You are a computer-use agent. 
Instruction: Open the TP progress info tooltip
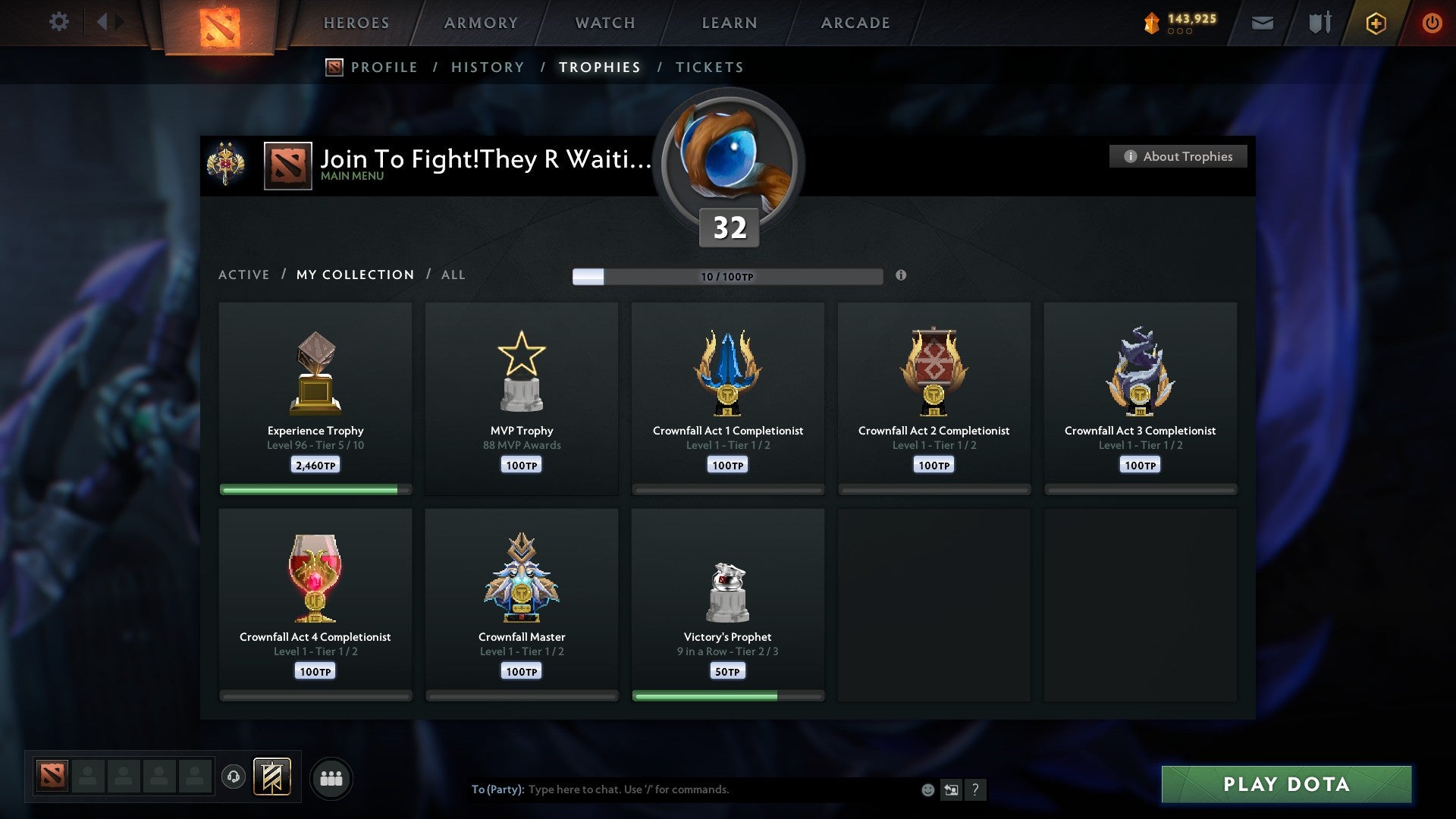point(901,276)
